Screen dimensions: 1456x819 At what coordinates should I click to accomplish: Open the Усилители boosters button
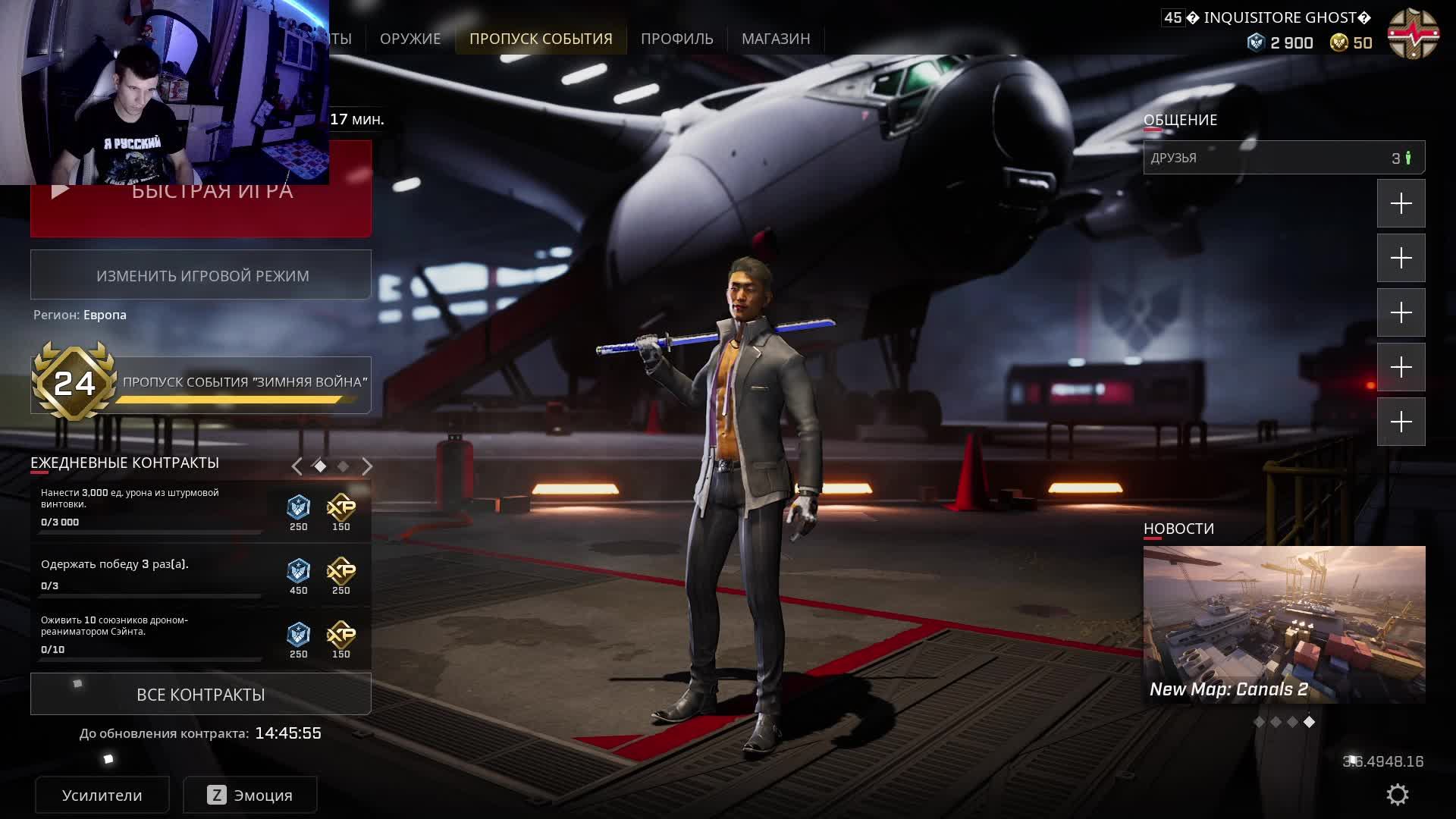[102, 795]
